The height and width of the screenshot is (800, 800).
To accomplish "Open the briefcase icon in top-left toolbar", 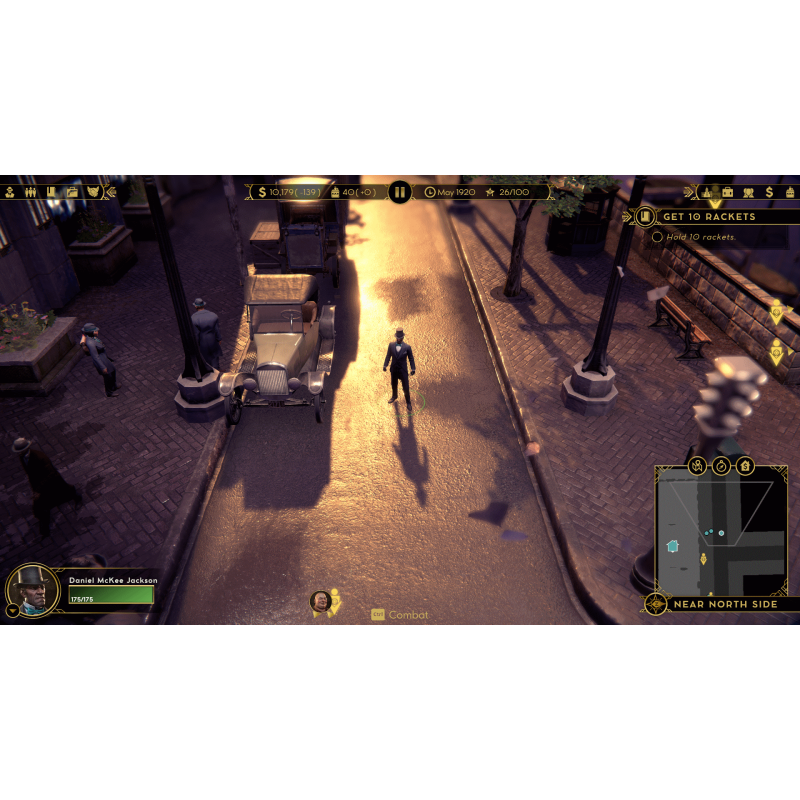I will (72, 191).
